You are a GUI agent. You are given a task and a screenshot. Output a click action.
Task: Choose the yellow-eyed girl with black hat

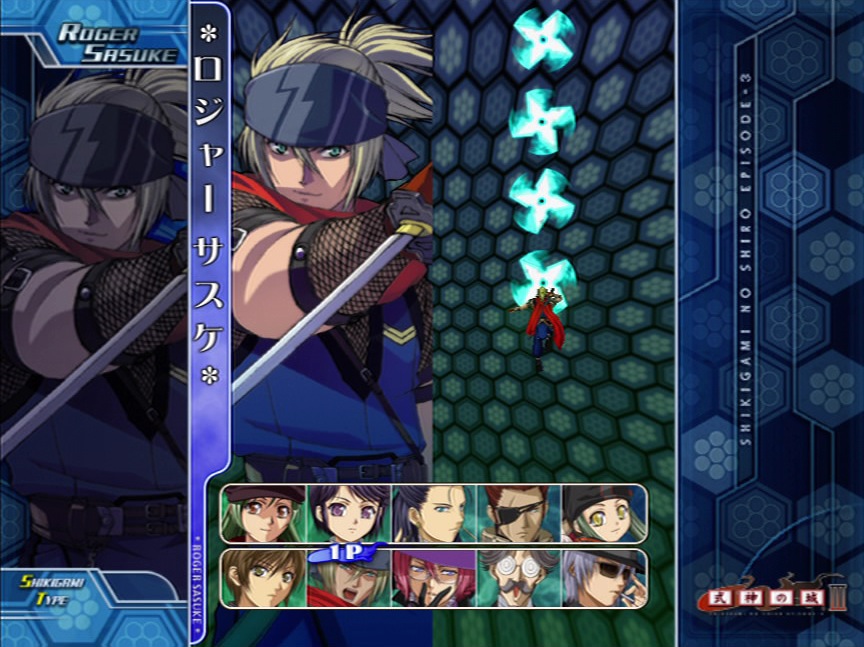coord(602,513)
